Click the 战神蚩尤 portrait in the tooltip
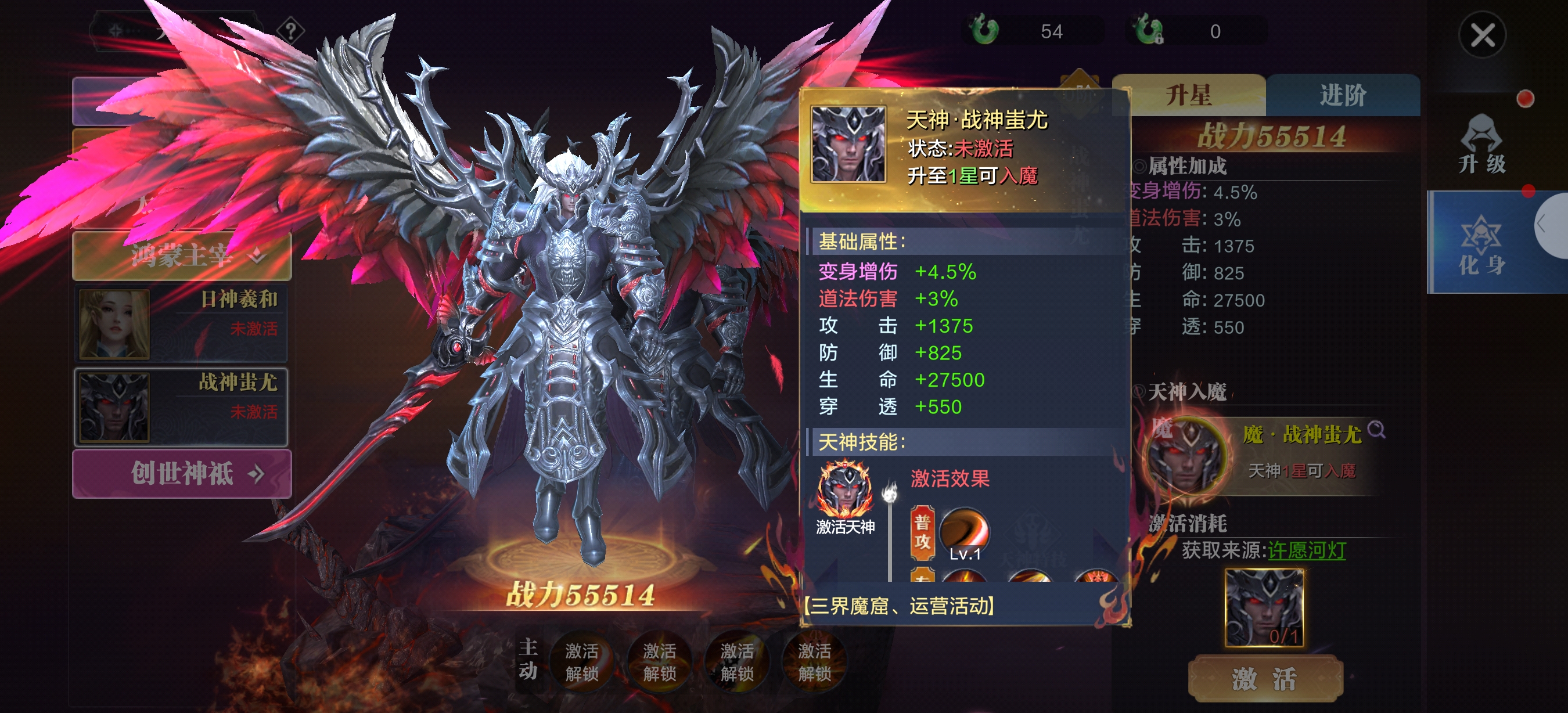Image resolution: width=1568 pixels, height=713 pixels. pos(848,144)
